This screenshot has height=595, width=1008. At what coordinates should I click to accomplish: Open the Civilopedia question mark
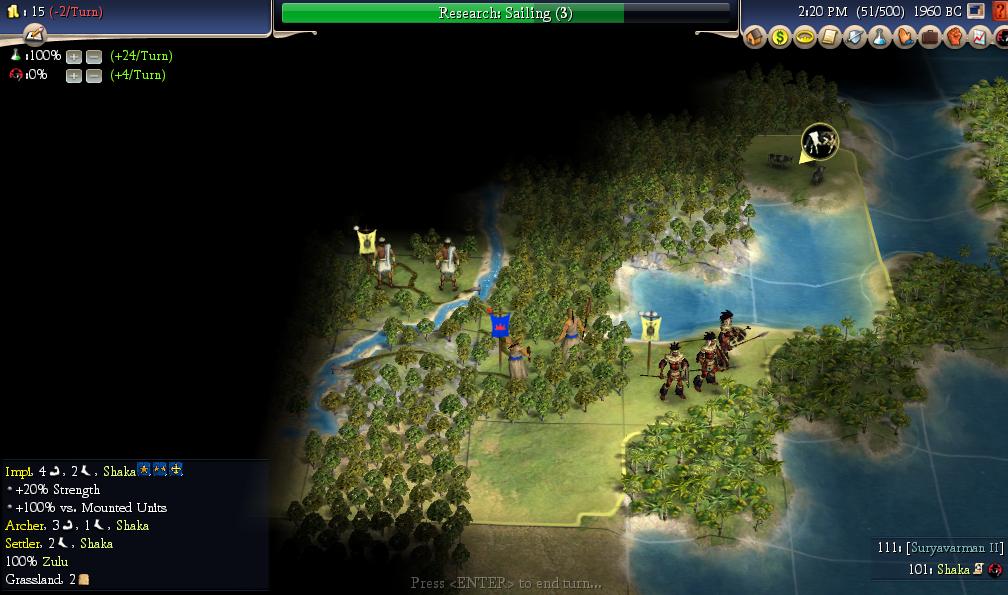click(998, 12)
